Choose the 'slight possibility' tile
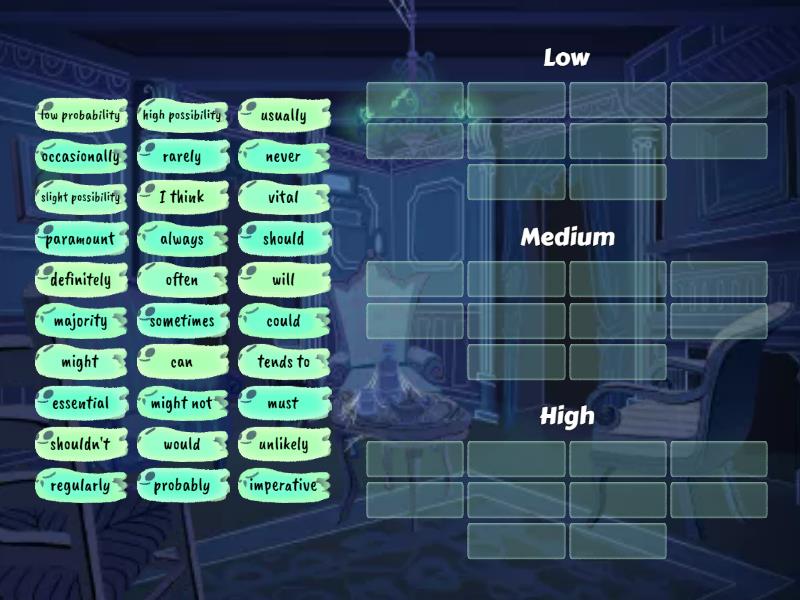800x600 pixels. click(80, 197)
